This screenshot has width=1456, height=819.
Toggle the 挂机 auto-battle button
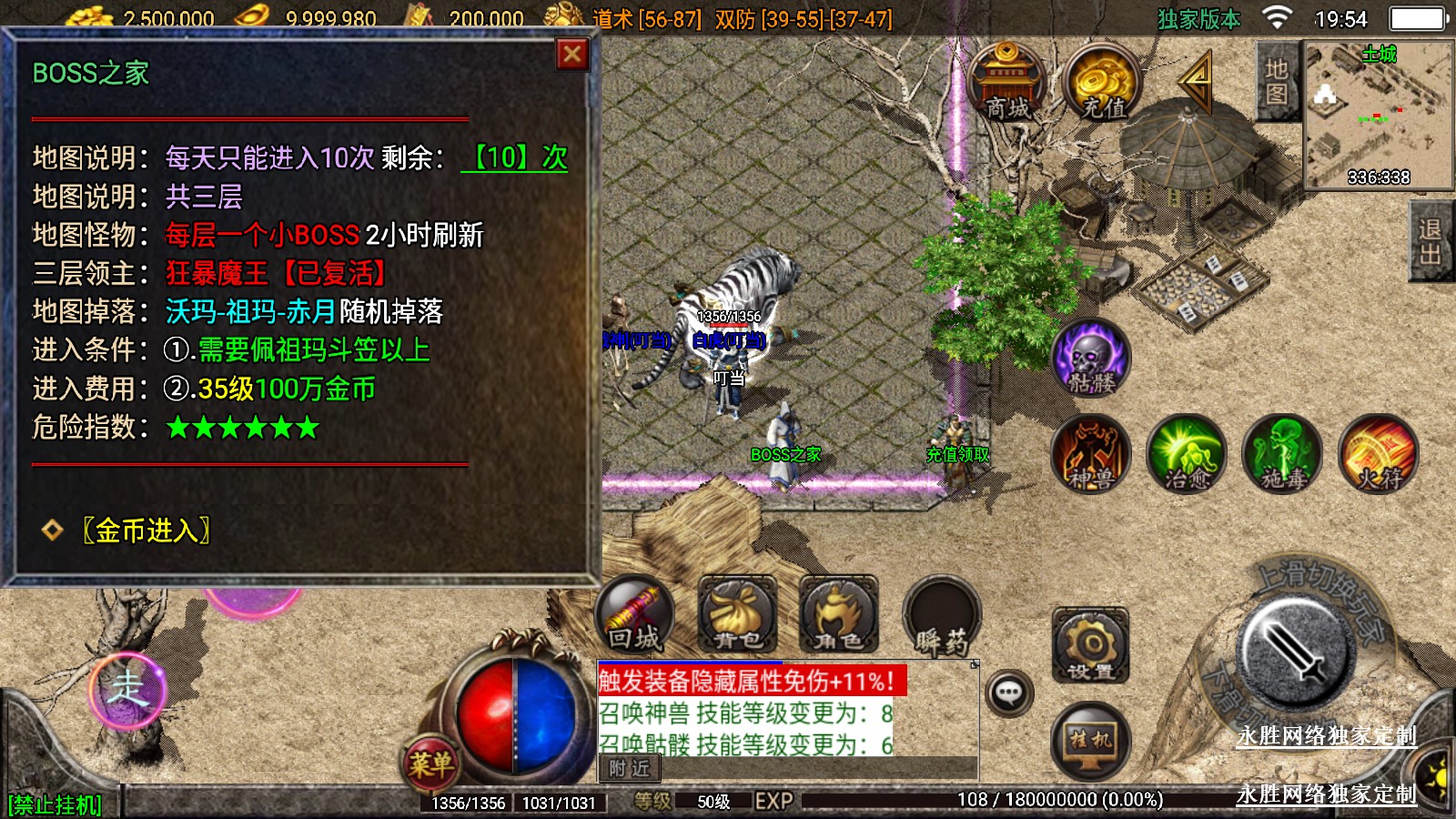tap(1090, 739)
